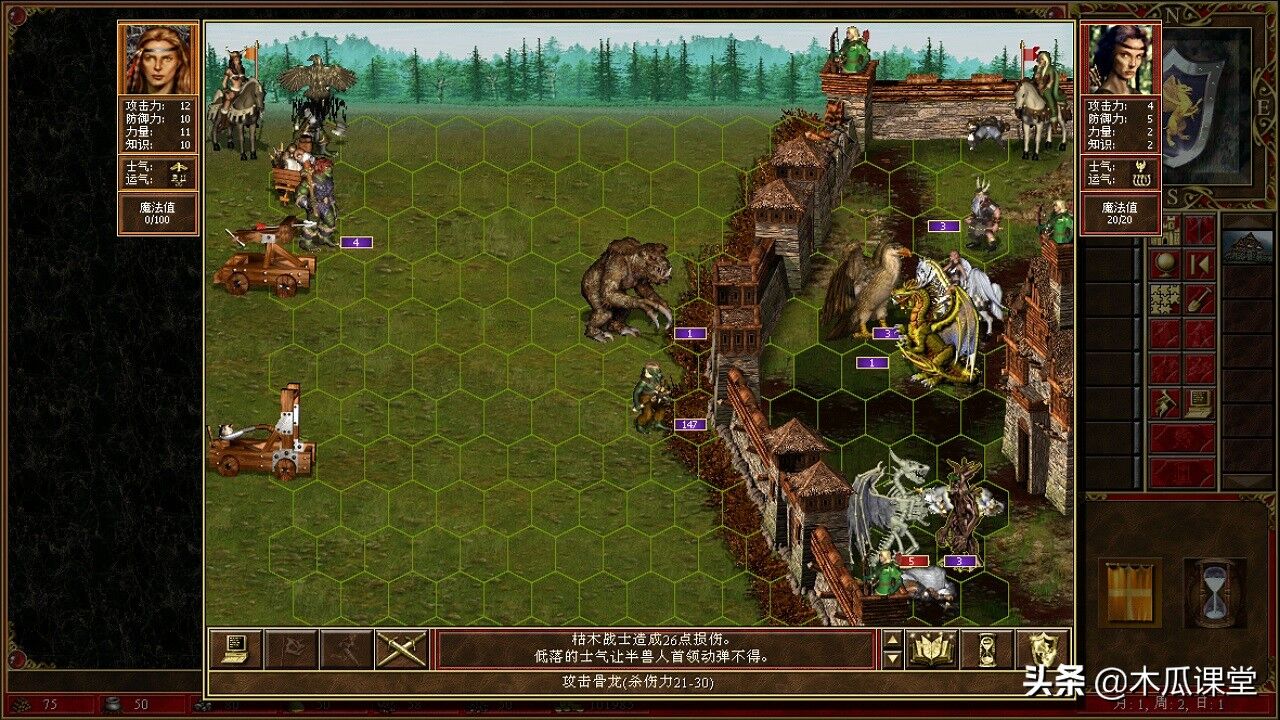
Task: Dig for the Grail with the shovel icon
Action: point(1198,300)
